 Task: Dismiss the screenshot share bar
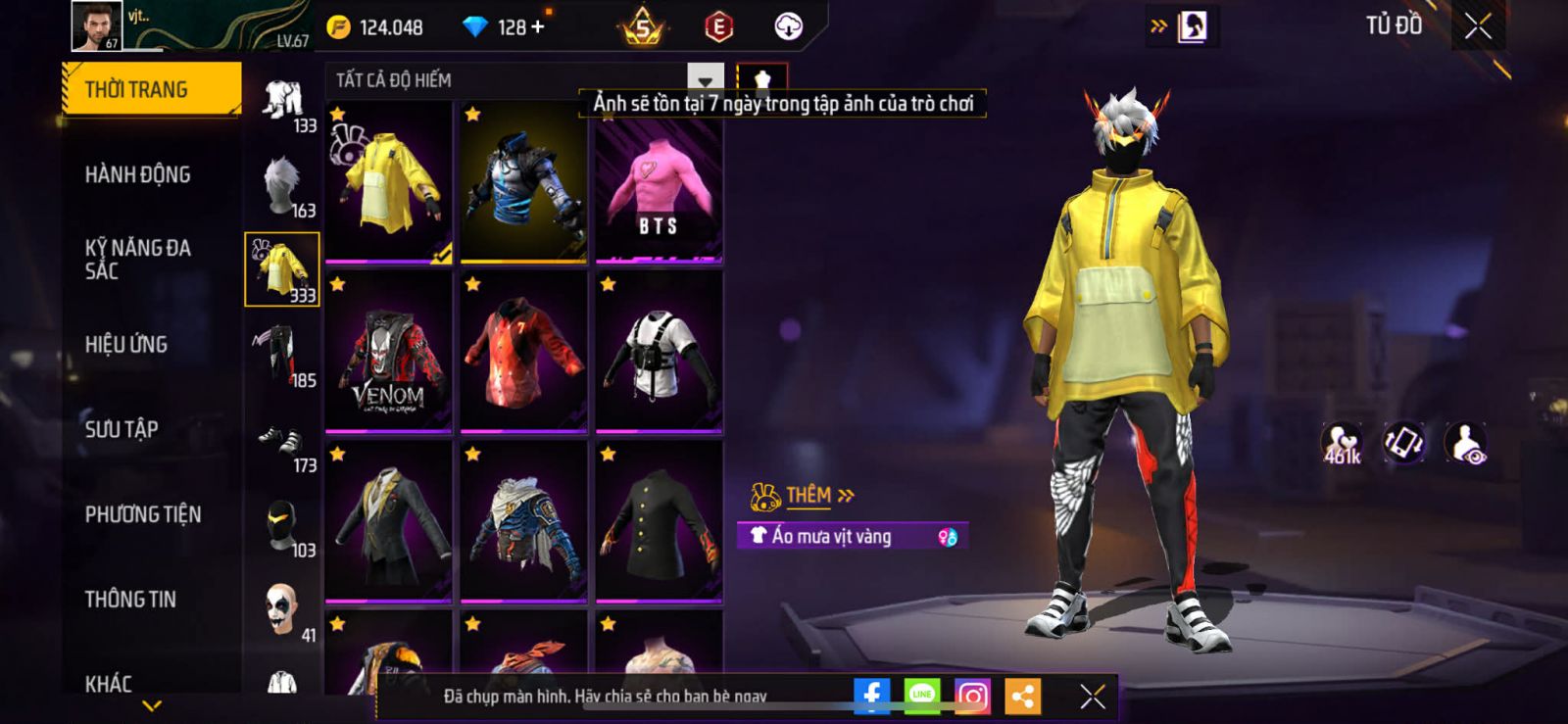pyautogui.click(x=1093, y=696)
